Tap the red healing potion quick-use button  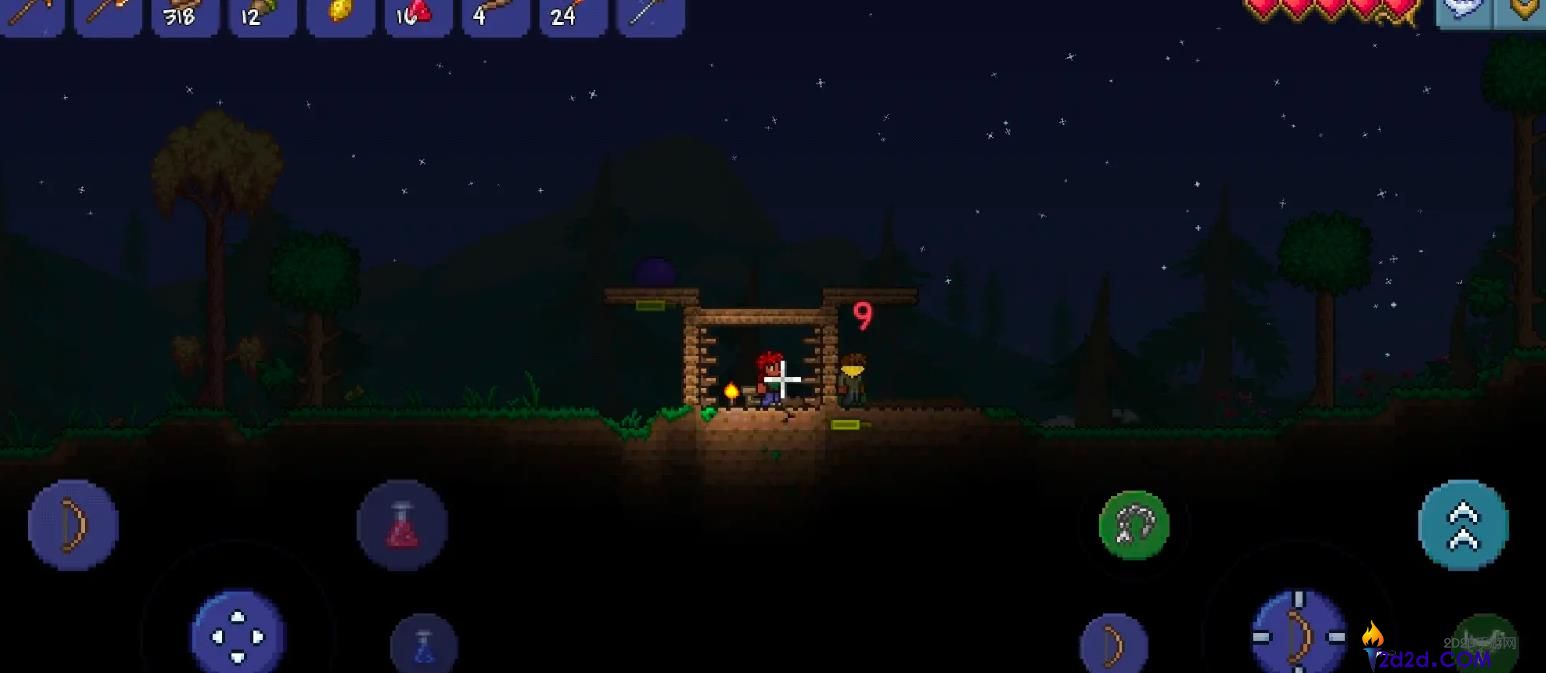click(402, 525)
